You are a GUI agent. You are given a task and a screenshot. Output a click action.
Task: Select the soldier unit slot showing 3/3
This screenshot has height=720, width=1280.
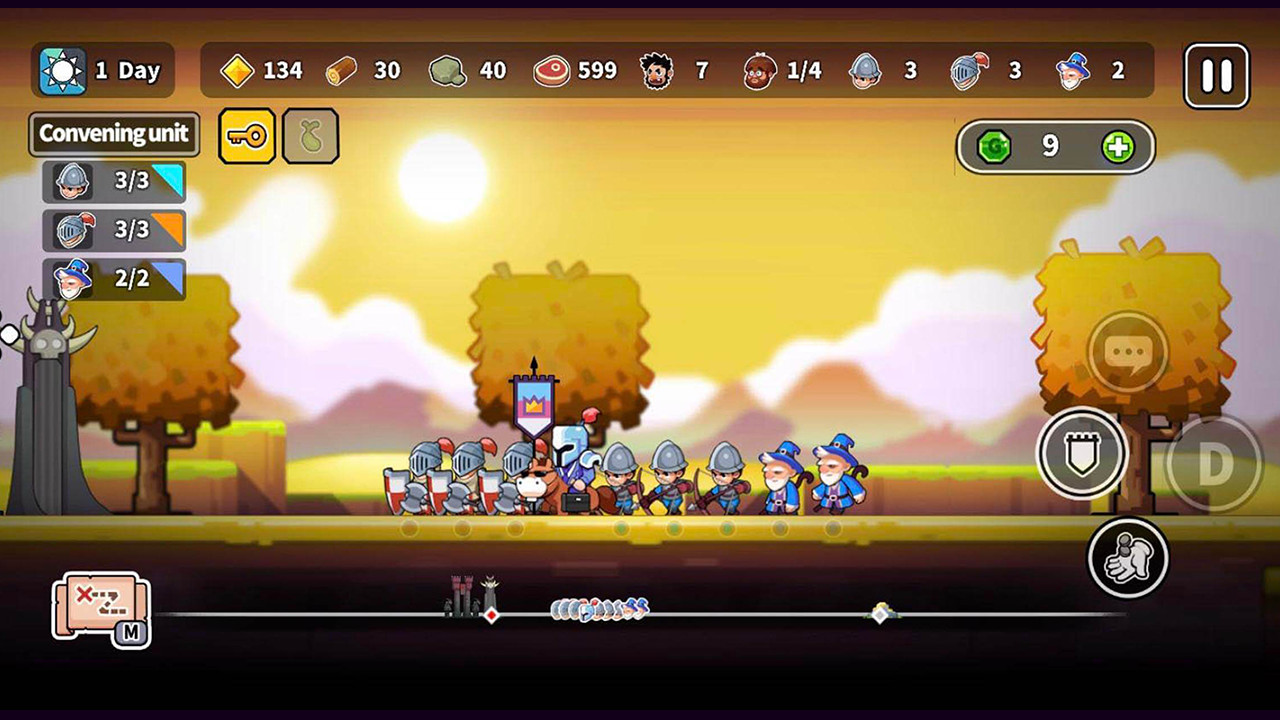coord(113,182)
